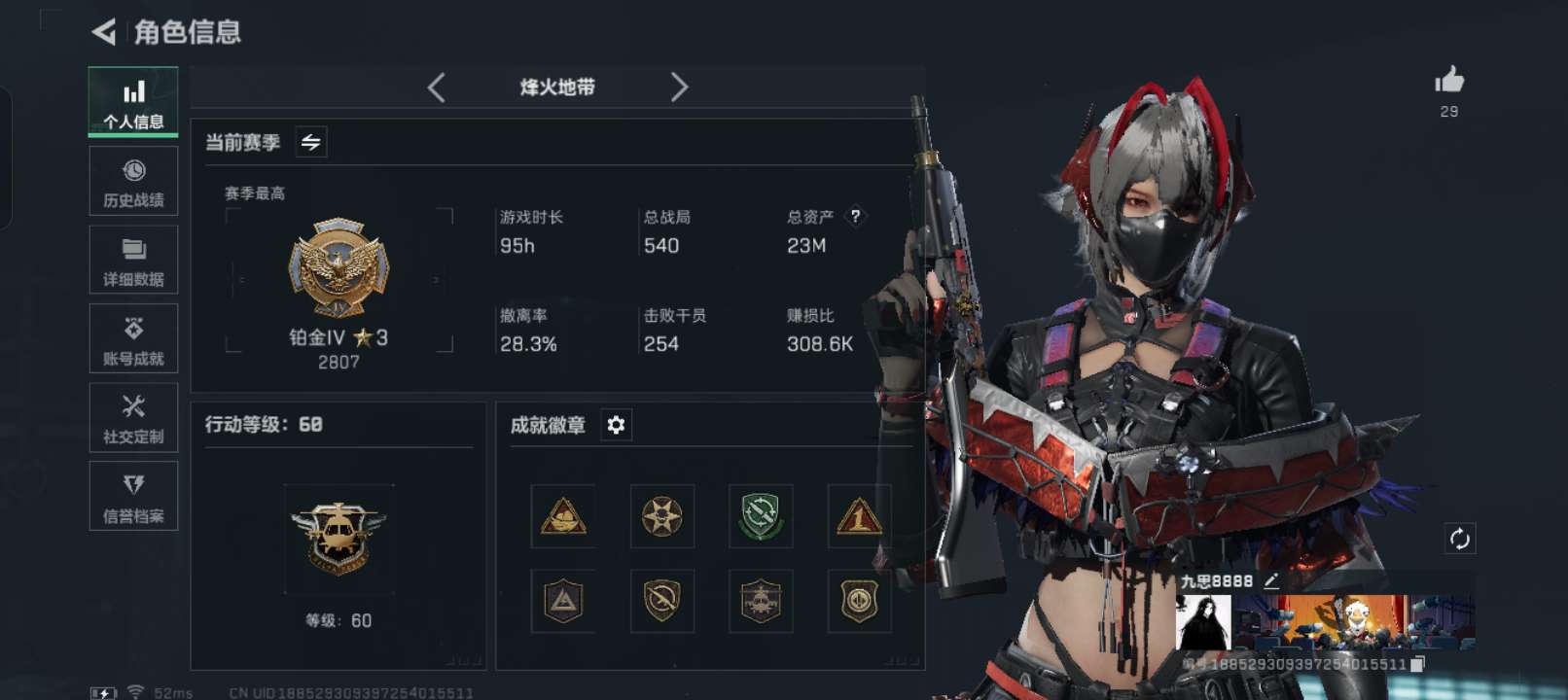Screen dimensions: 1568x700
Task: Open achievement badge settings gear
Action: click(616, 425)
